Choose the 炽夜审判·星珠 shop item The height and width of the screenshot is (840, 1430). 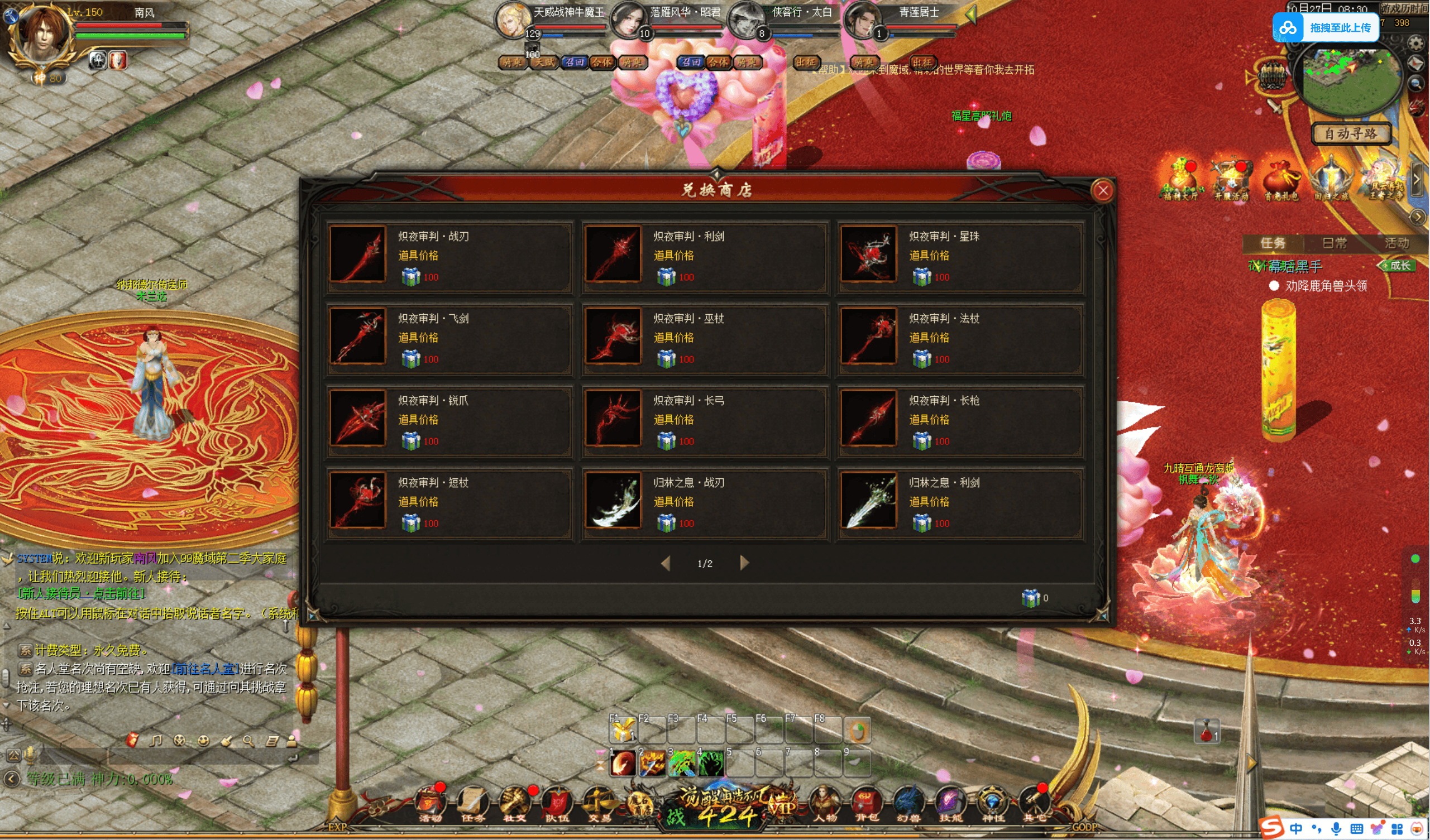tap(960, 256)
